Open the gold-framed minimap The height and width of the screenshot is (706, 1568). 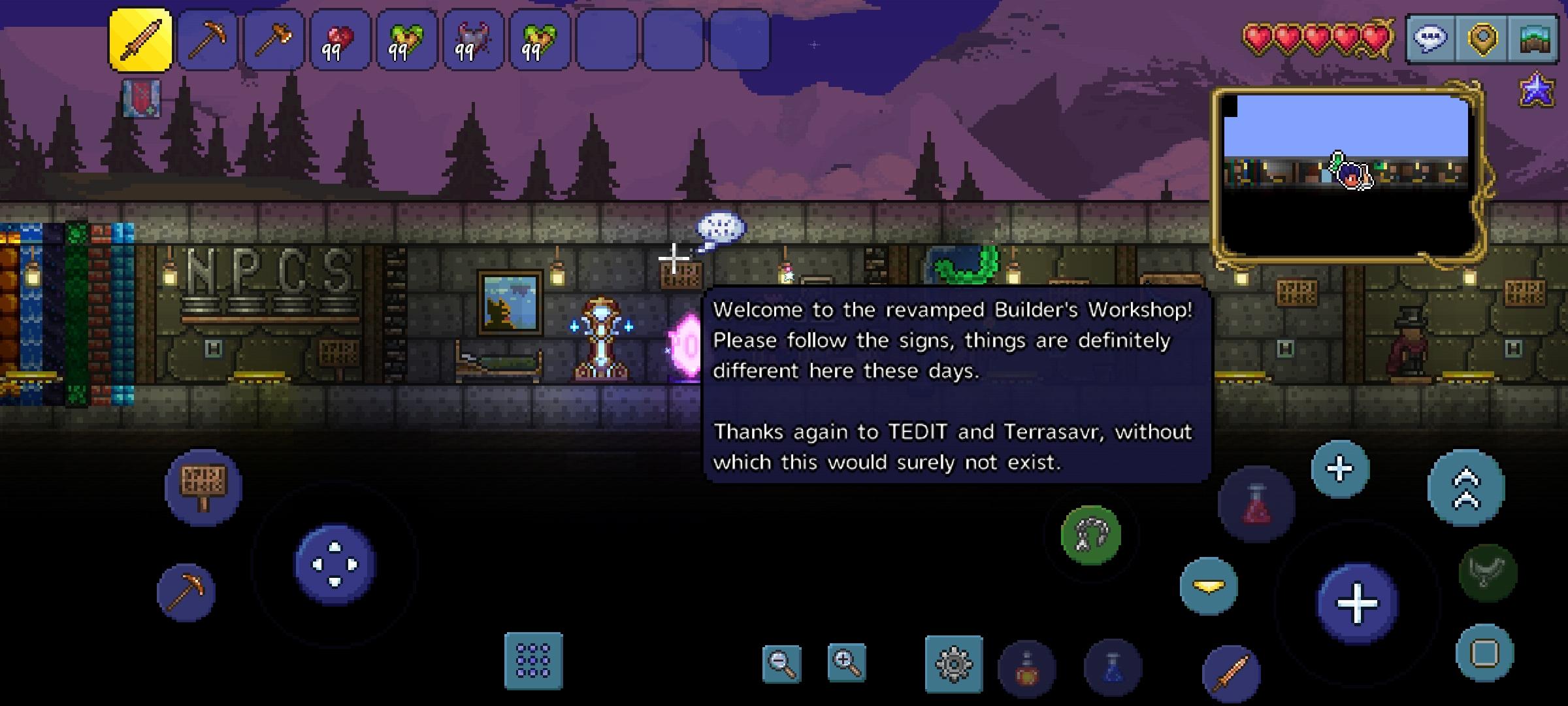[1348, 174]
